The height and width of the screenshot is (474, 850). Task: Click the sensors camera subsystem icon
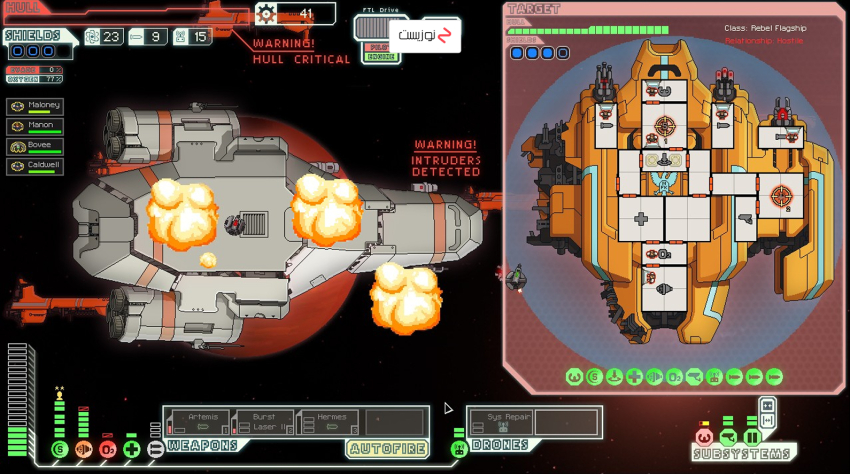(x=727, y=438)
